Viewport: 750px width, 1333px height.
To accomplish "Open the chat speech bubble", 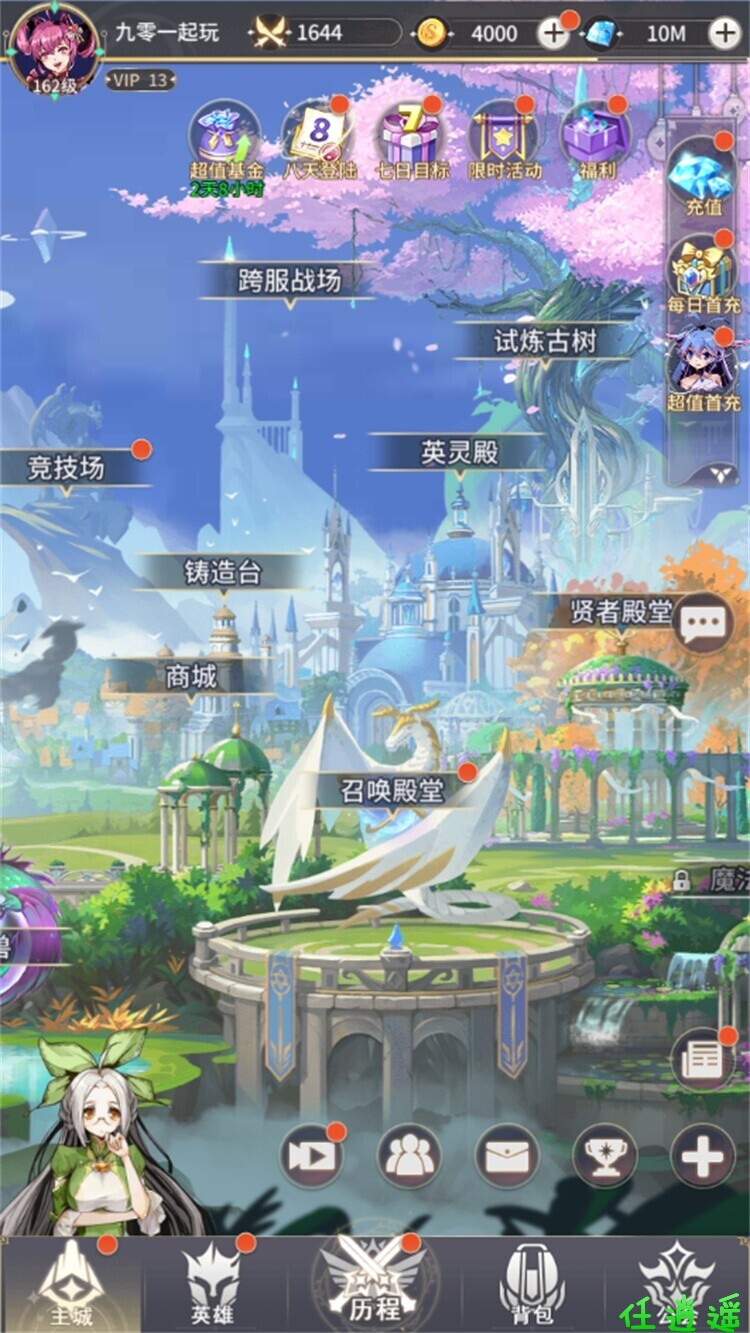I will coord(703,622).
